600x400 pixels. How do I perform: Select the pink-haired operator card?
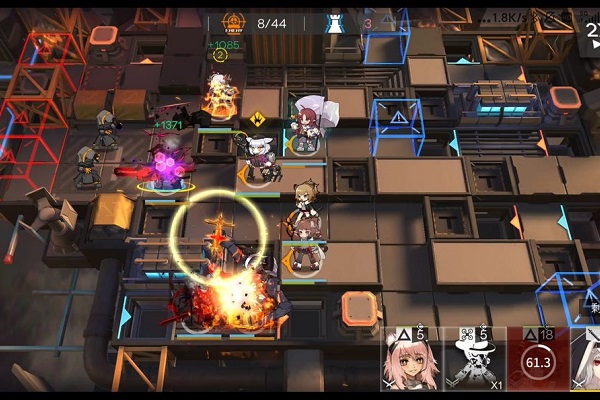(x=411, y=360)
